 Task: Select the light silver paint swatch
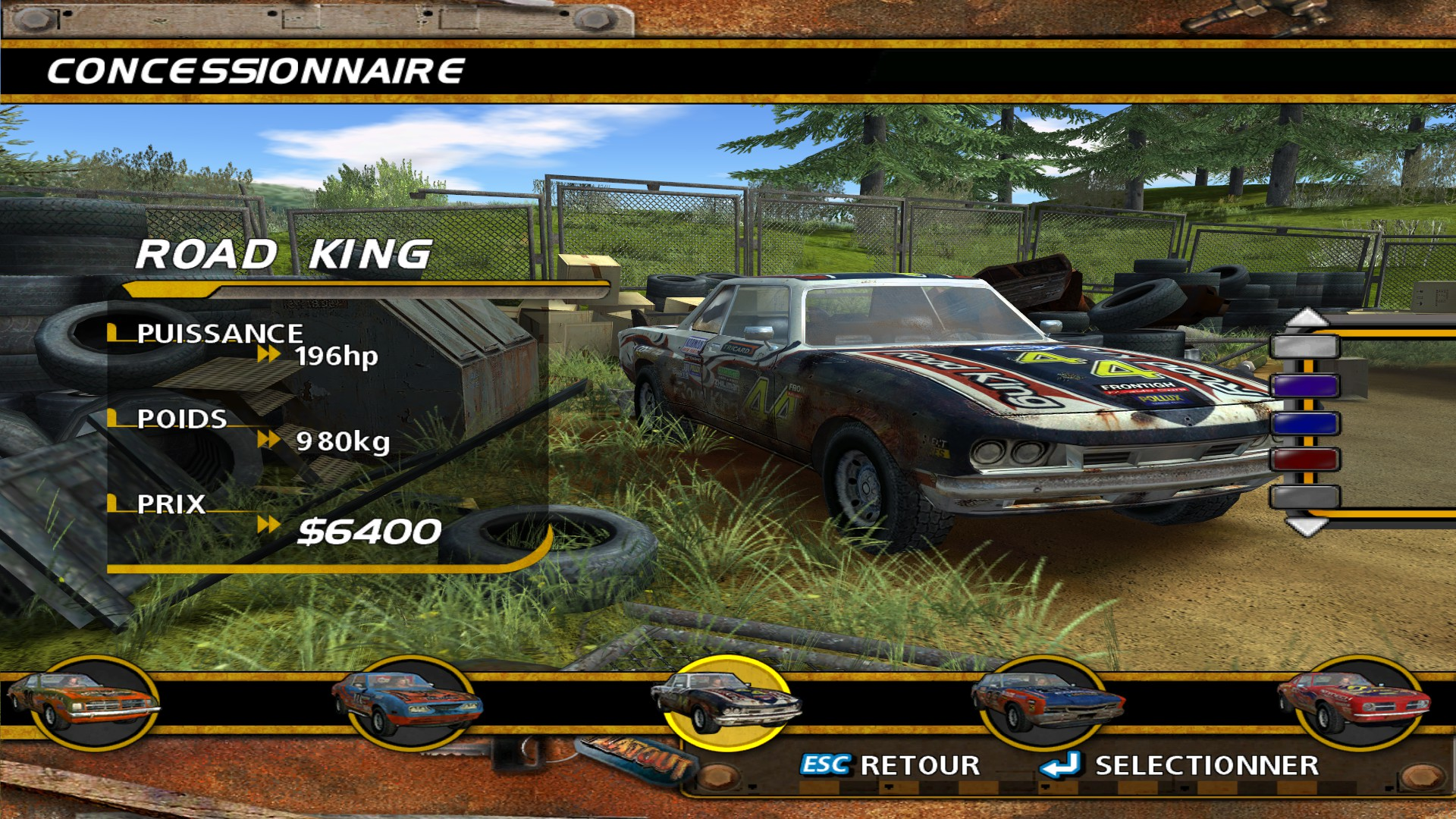(1305, 347)
